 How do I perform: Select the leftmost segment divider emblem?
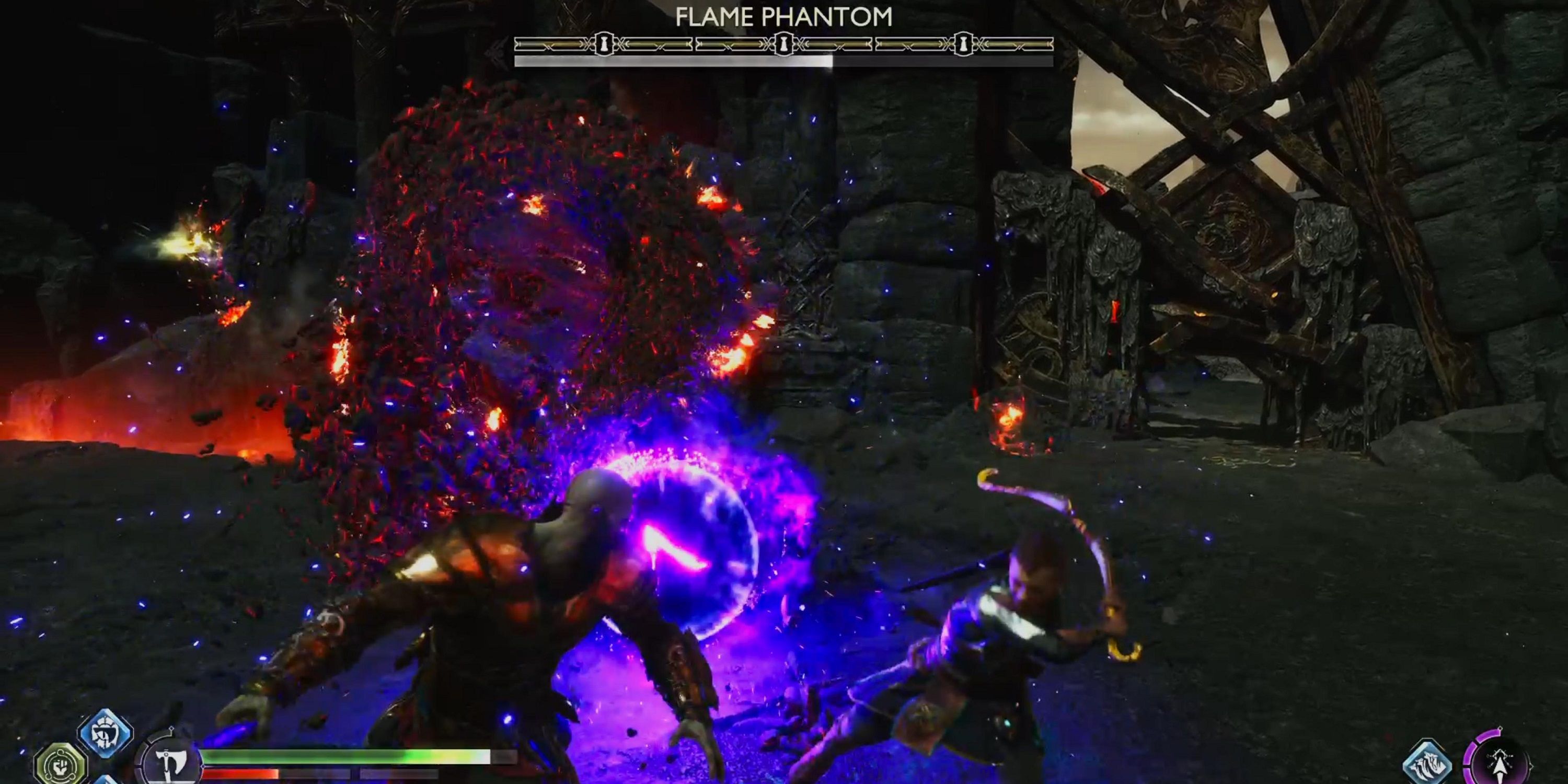point(603,43)
